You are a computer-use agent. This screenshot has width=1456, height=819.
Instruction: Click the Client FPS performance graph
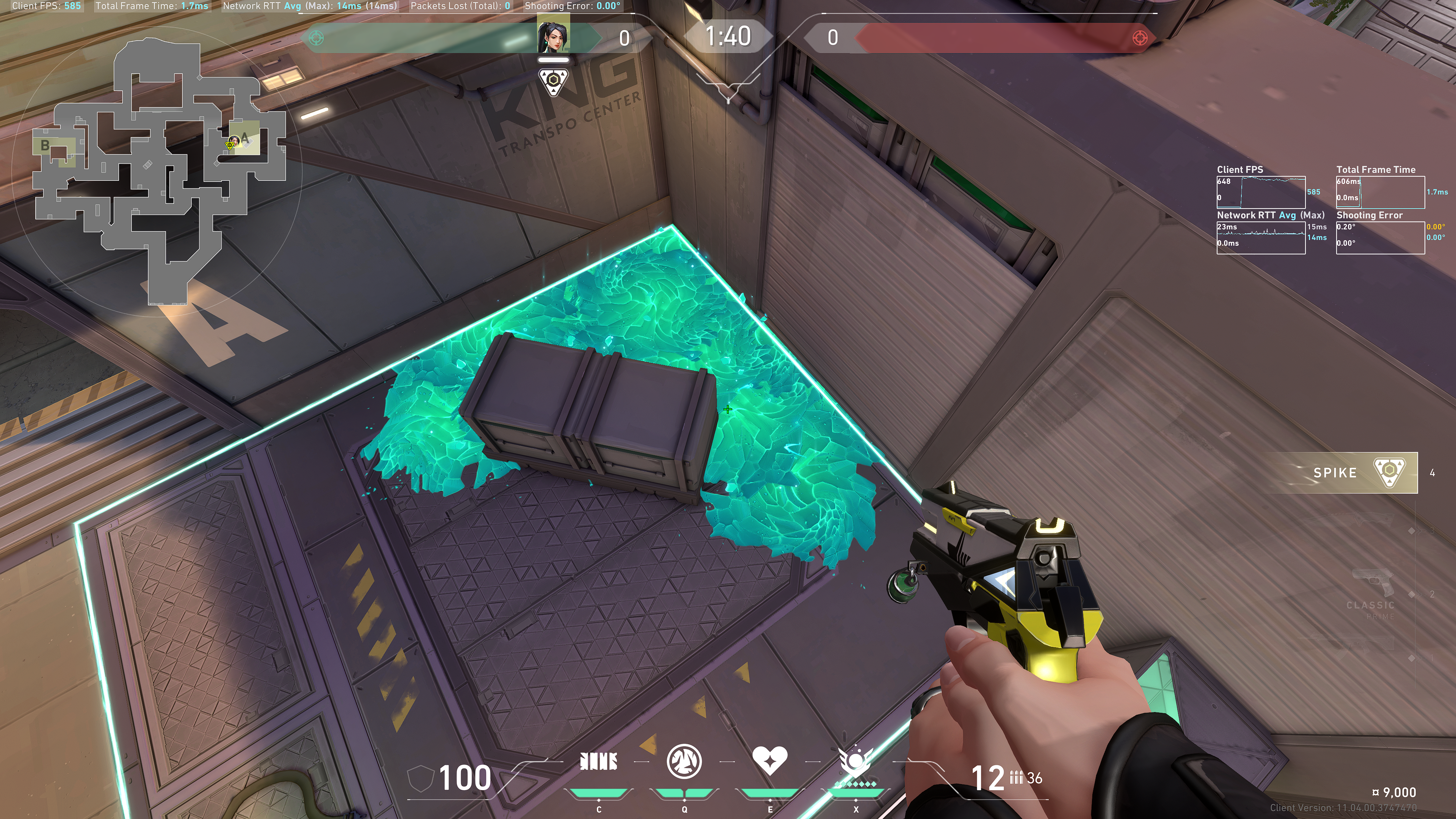point(1260,192)
